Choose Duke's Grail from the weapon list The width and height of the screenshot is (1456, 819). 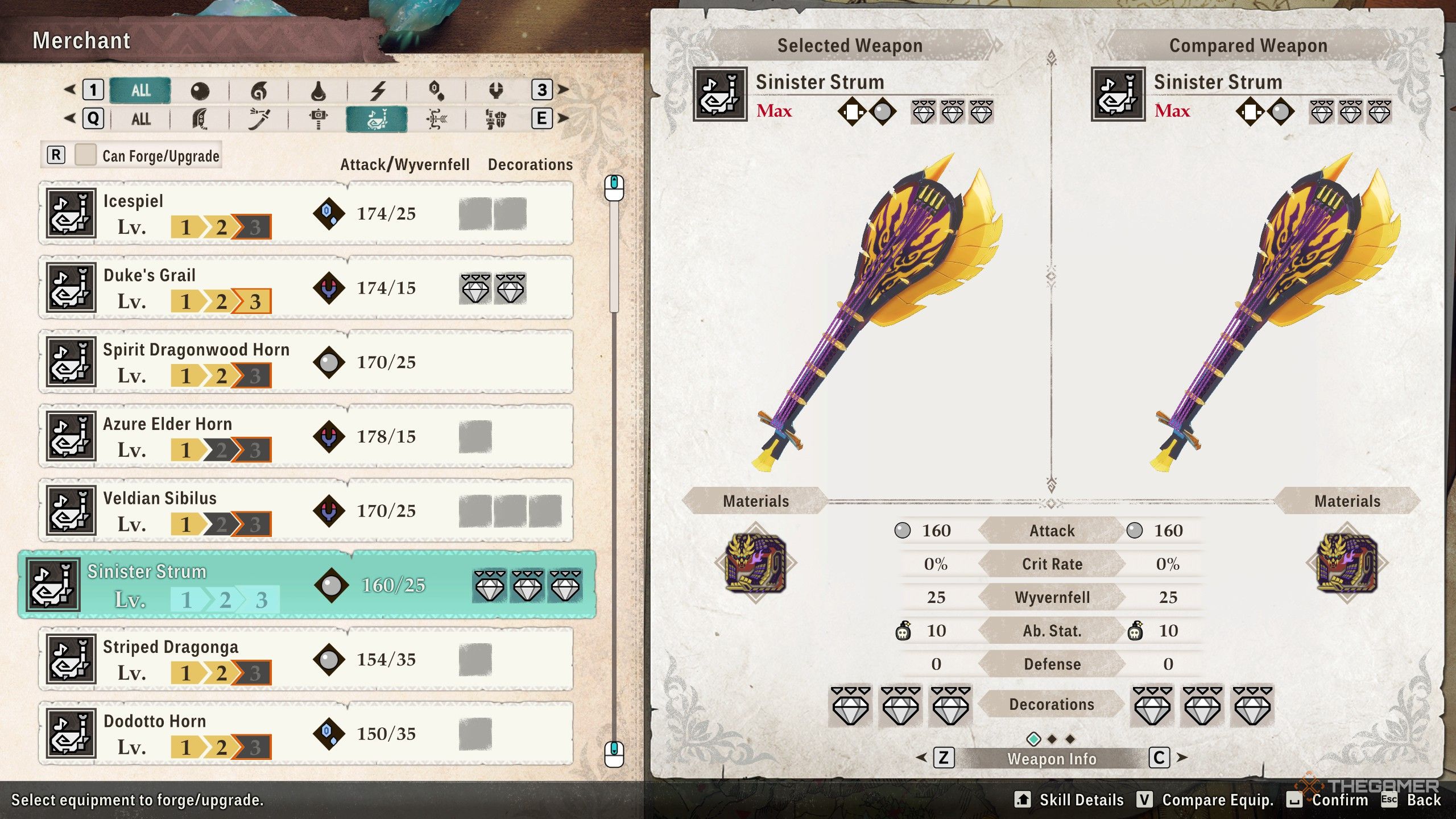(305, 288)
